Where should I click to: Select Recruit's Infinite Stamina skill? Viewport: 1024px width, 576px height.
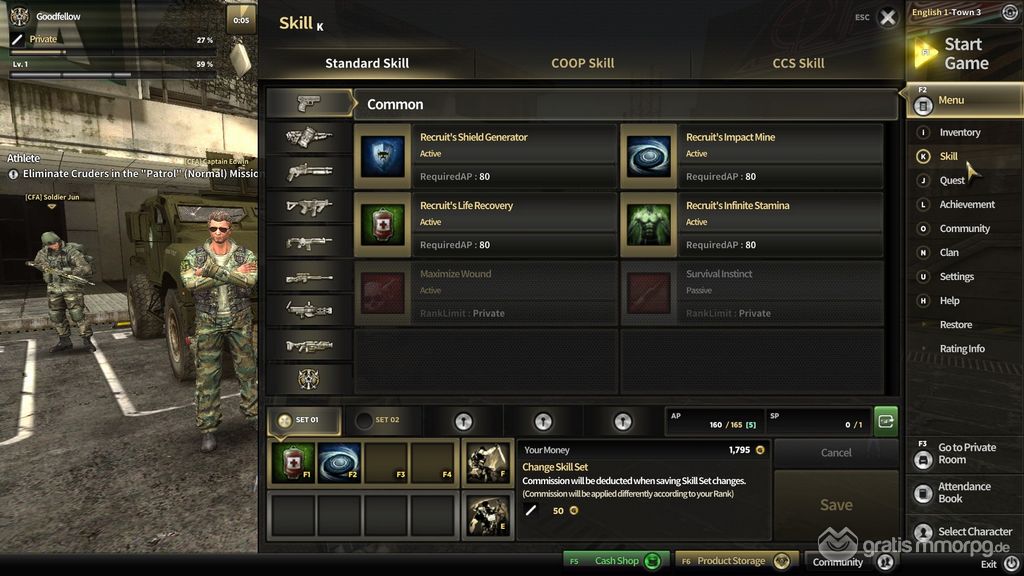[751, 225]
